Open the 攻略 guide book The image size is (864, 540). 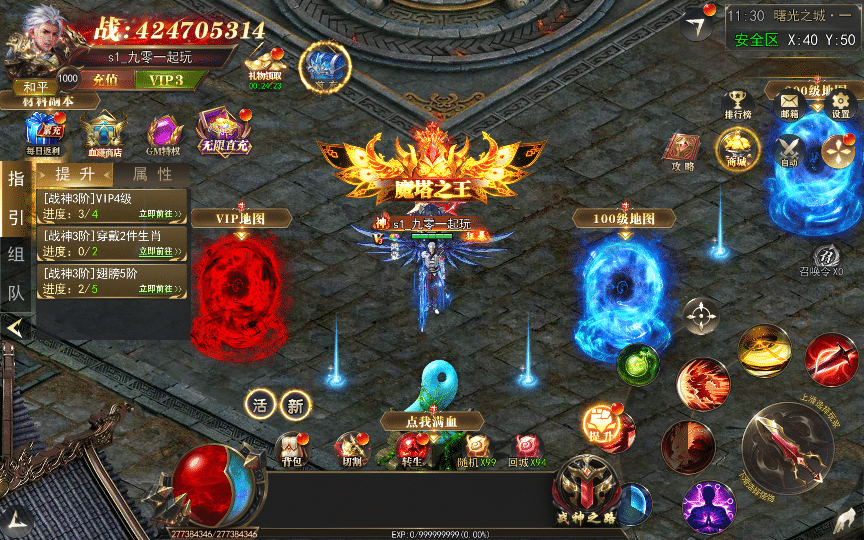(683, 150)
